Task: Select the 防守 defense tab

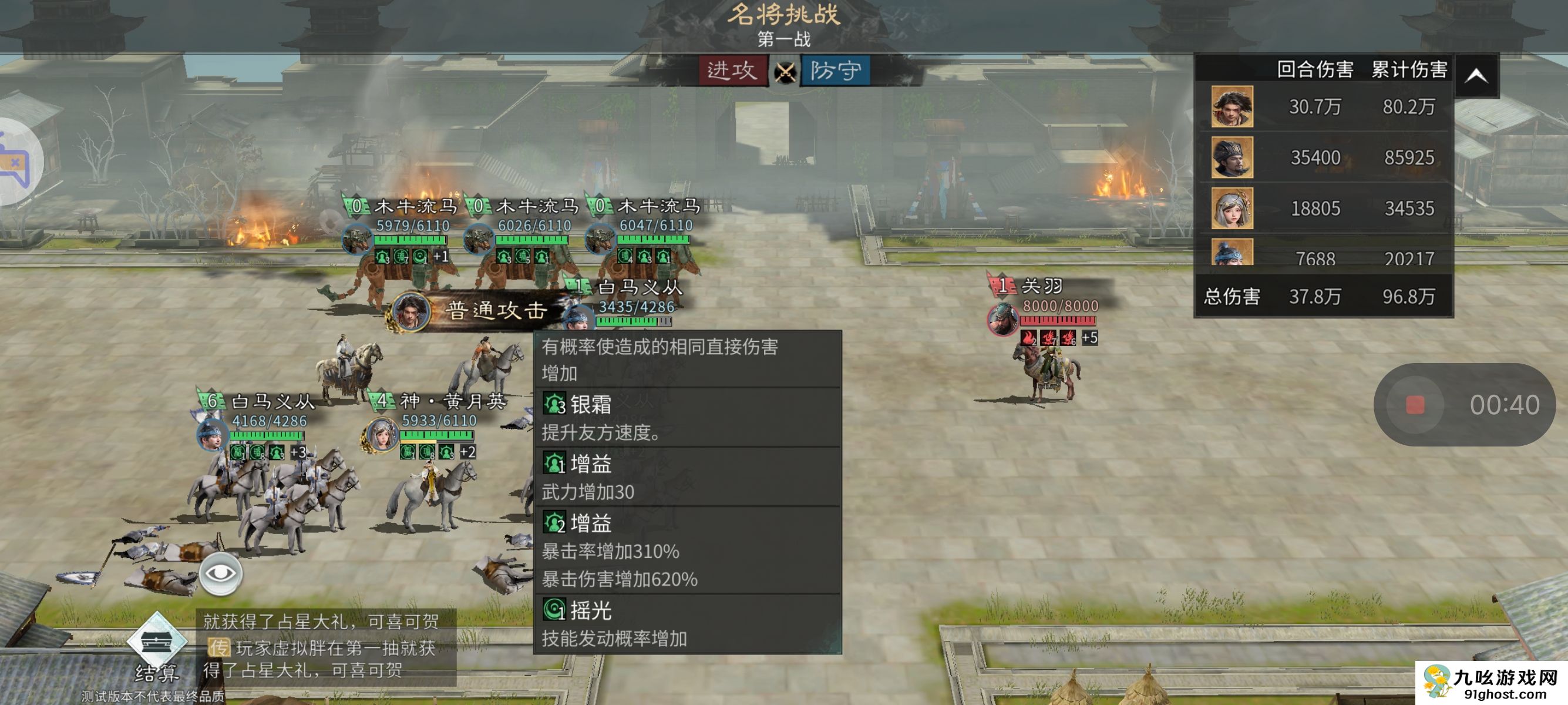Action: (x=835, y=70)
